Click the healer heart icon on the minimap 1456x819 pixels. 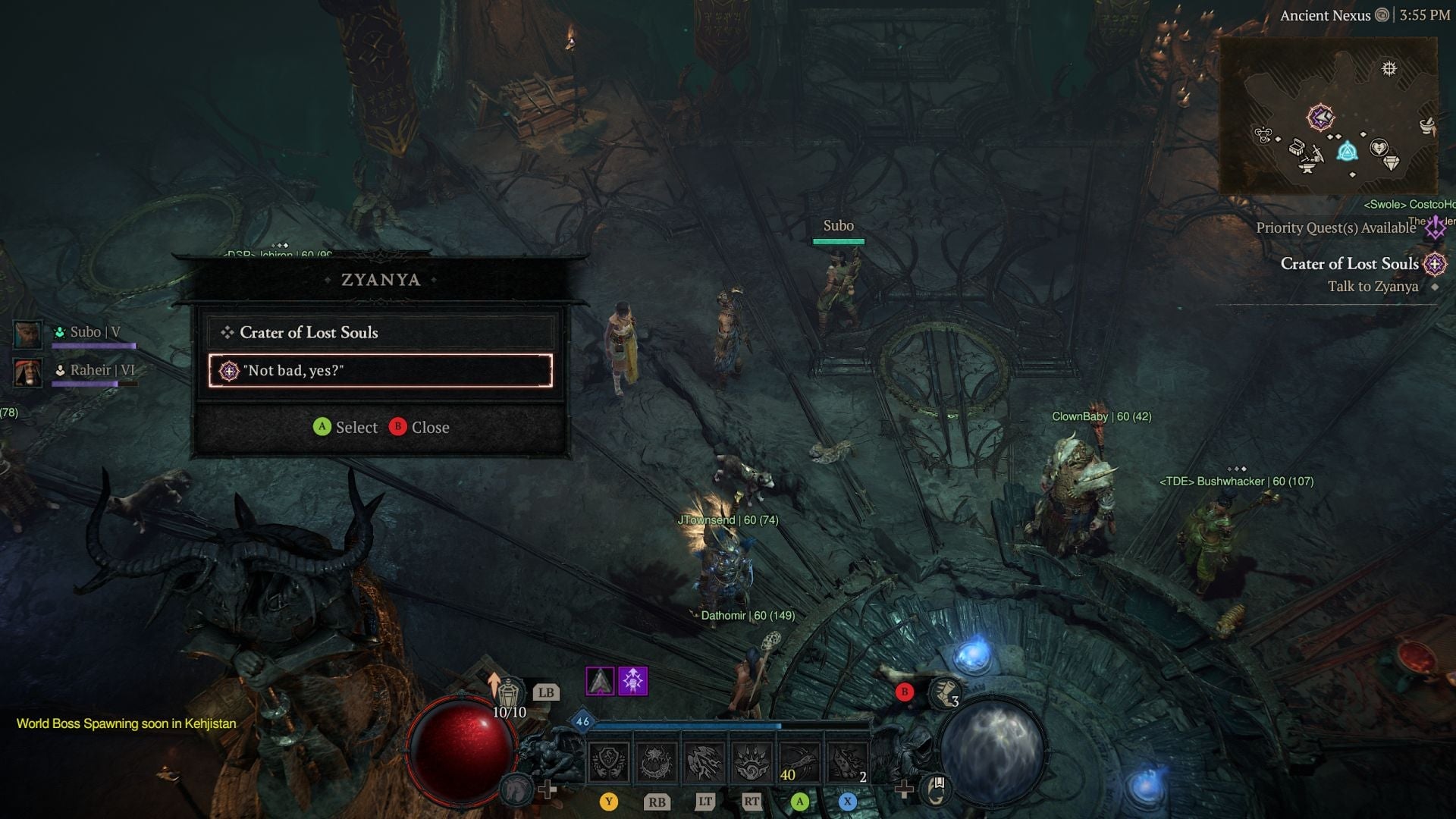click(x=1379, y=148)
